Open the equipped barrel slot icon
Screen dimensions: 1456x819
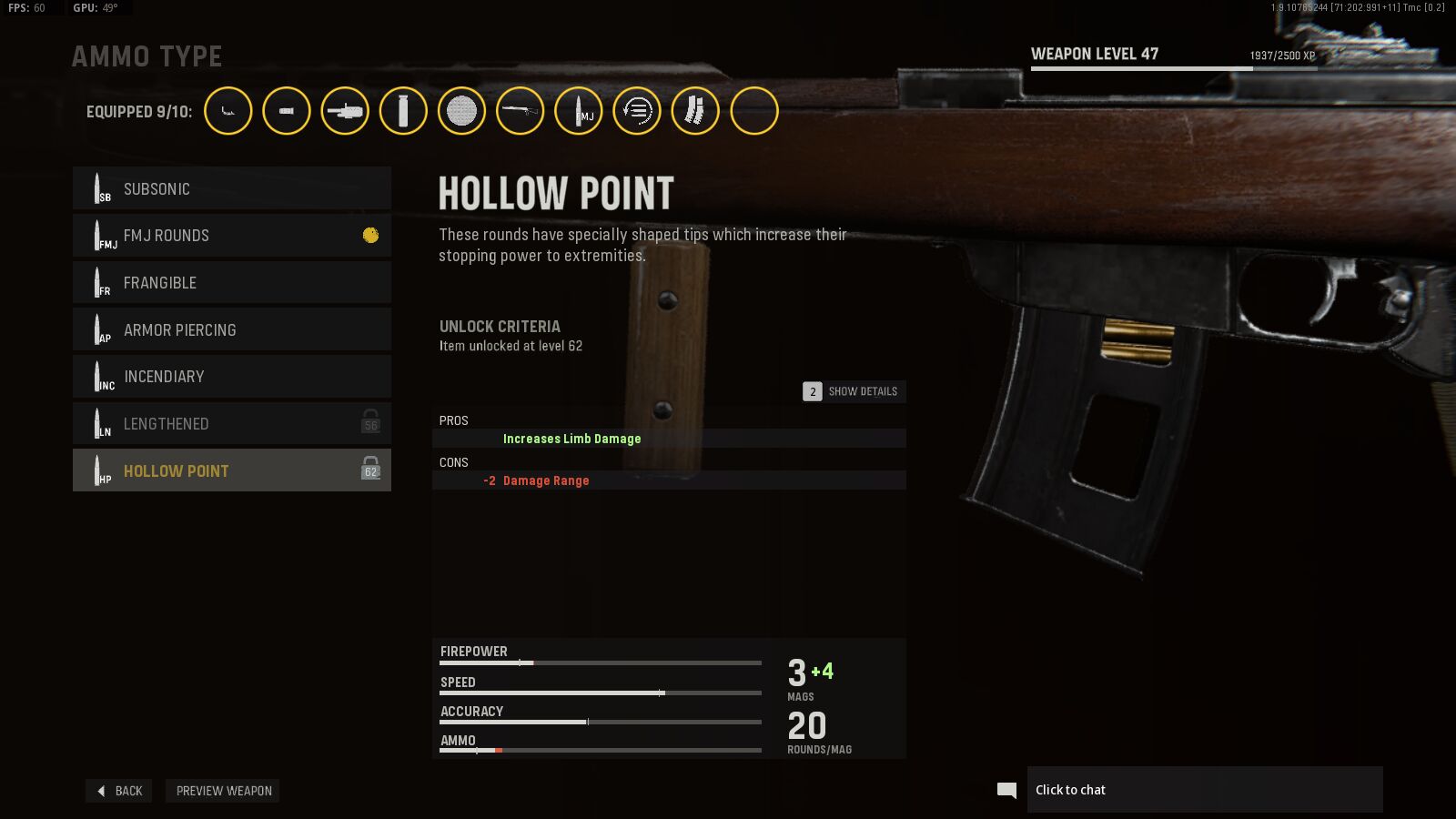coord(345,111)
